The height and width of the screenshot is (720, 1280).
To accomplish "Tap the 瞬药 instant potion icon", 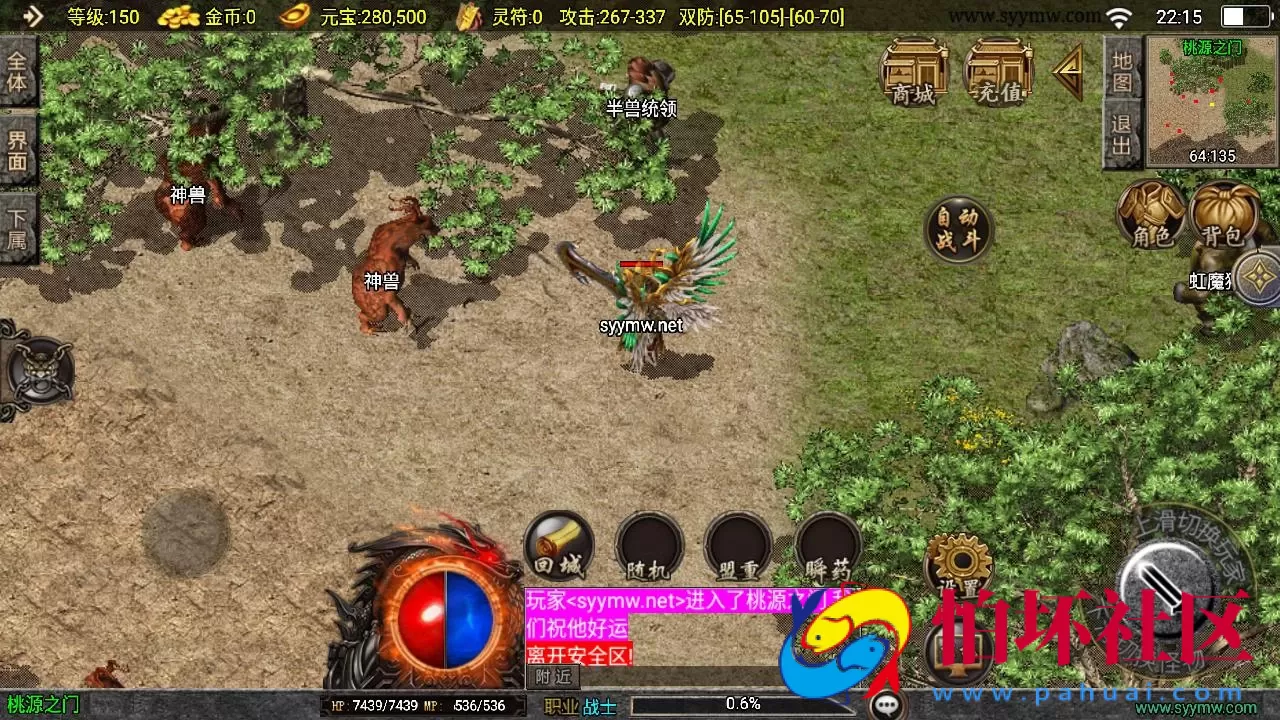I will pos(828,545).
